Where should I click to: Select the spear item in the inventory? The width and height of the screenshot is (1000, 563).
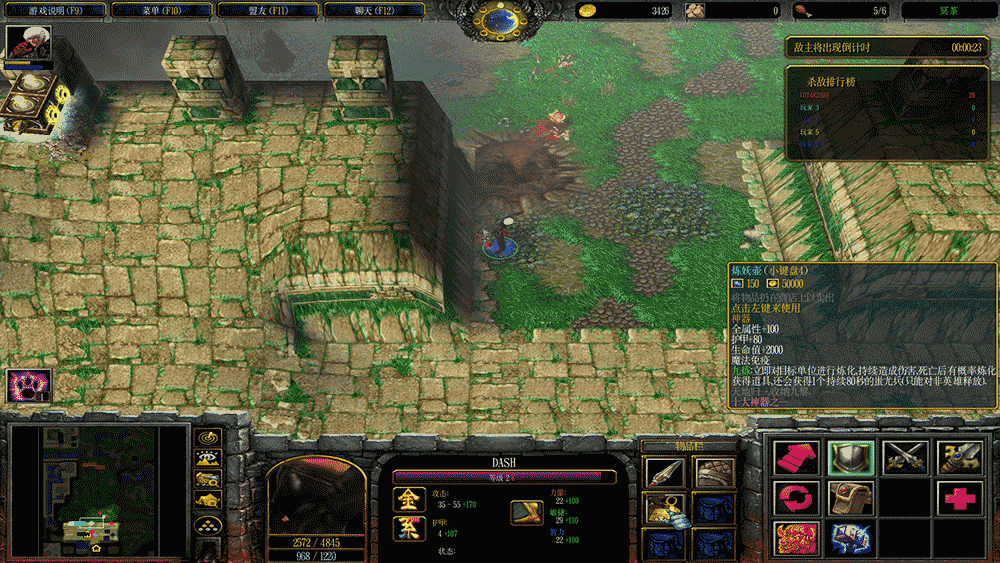[x=664, y=473]
